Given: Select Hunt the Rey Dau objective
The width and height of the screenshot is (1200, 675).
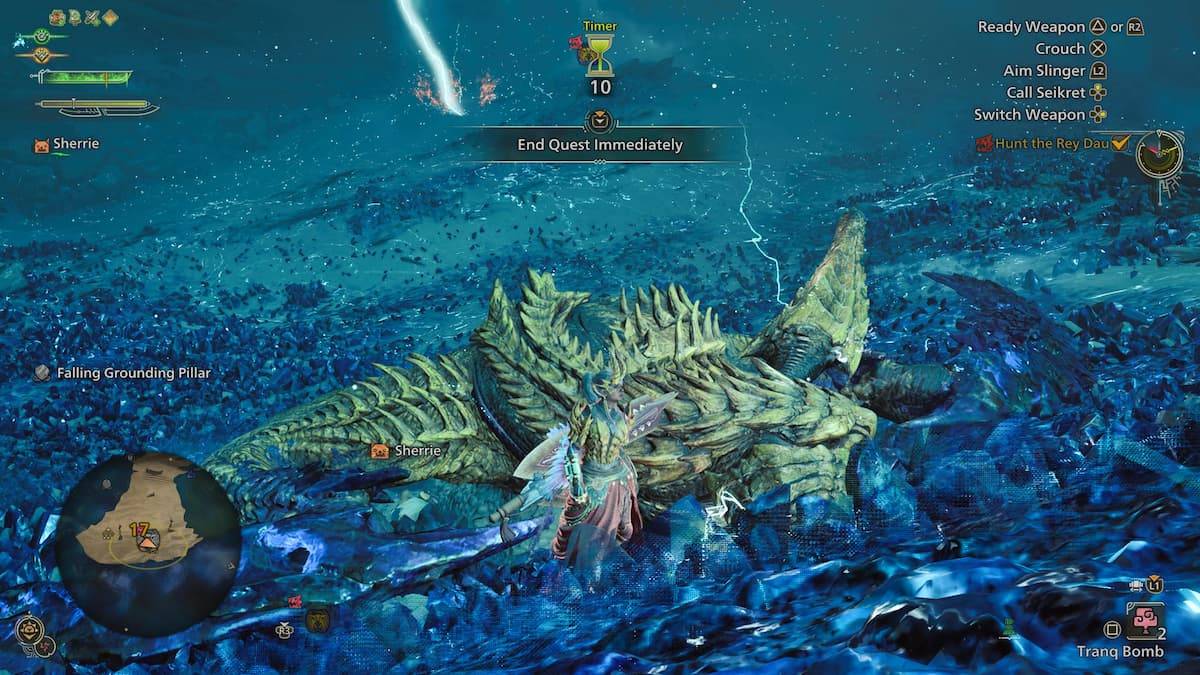Looking at the screenshot, I should tap(1052, 143).
